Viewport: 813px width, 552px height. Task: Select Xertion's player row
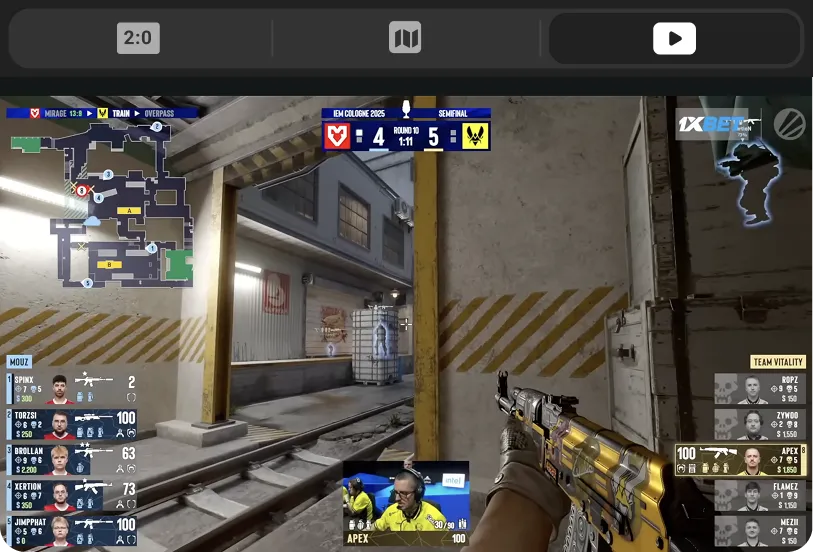(72, 494)
